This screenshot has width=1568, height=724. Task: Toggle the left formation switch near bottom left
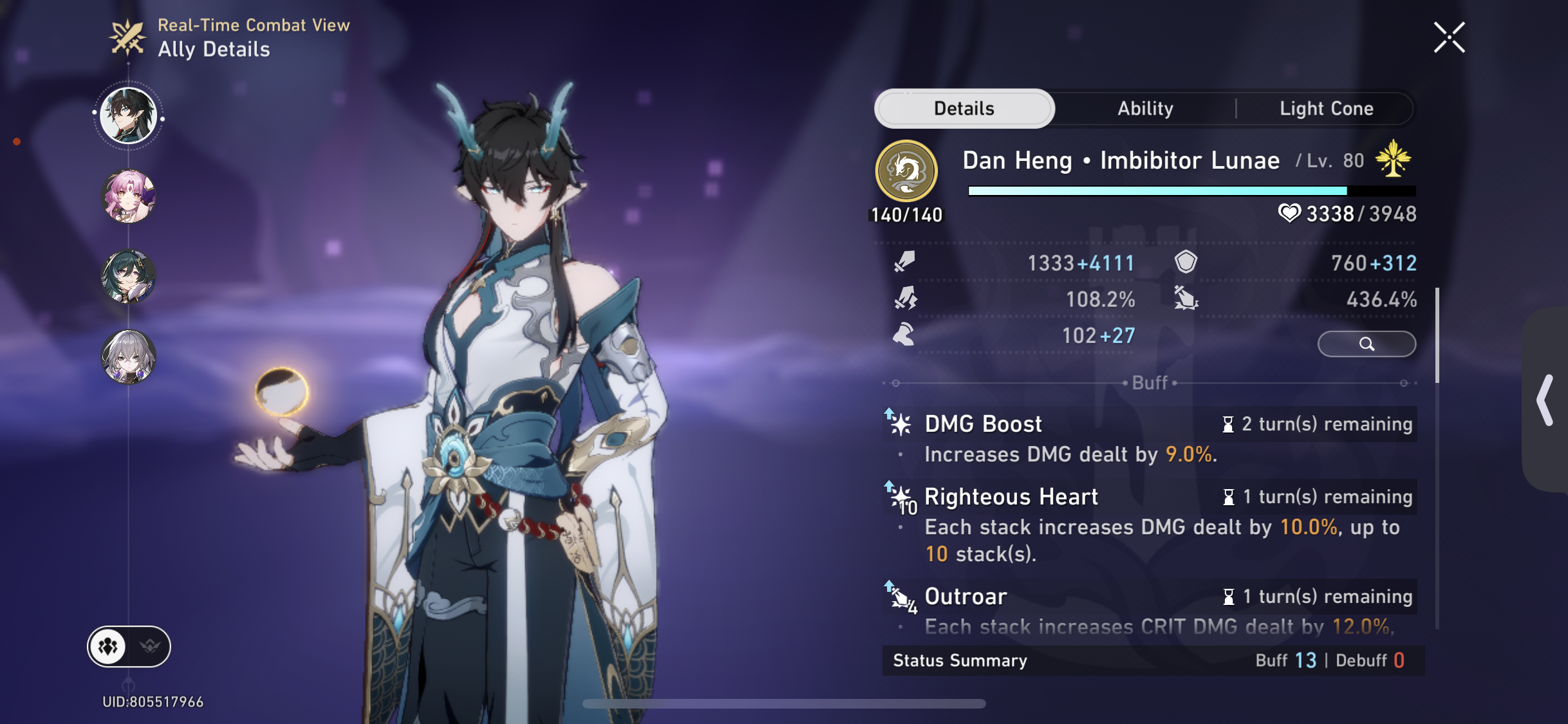(x=108, y=646)
